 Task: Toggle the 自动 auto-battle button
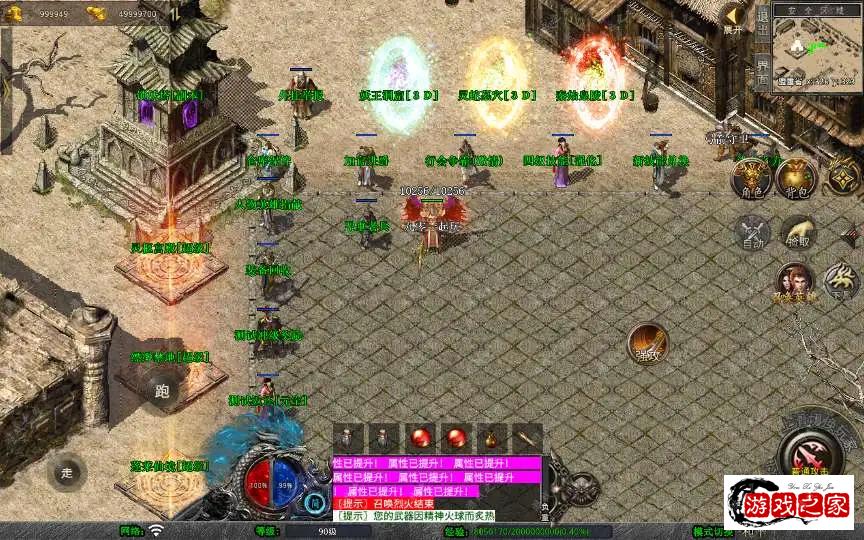pyautogui.click(x=751, y=232)
